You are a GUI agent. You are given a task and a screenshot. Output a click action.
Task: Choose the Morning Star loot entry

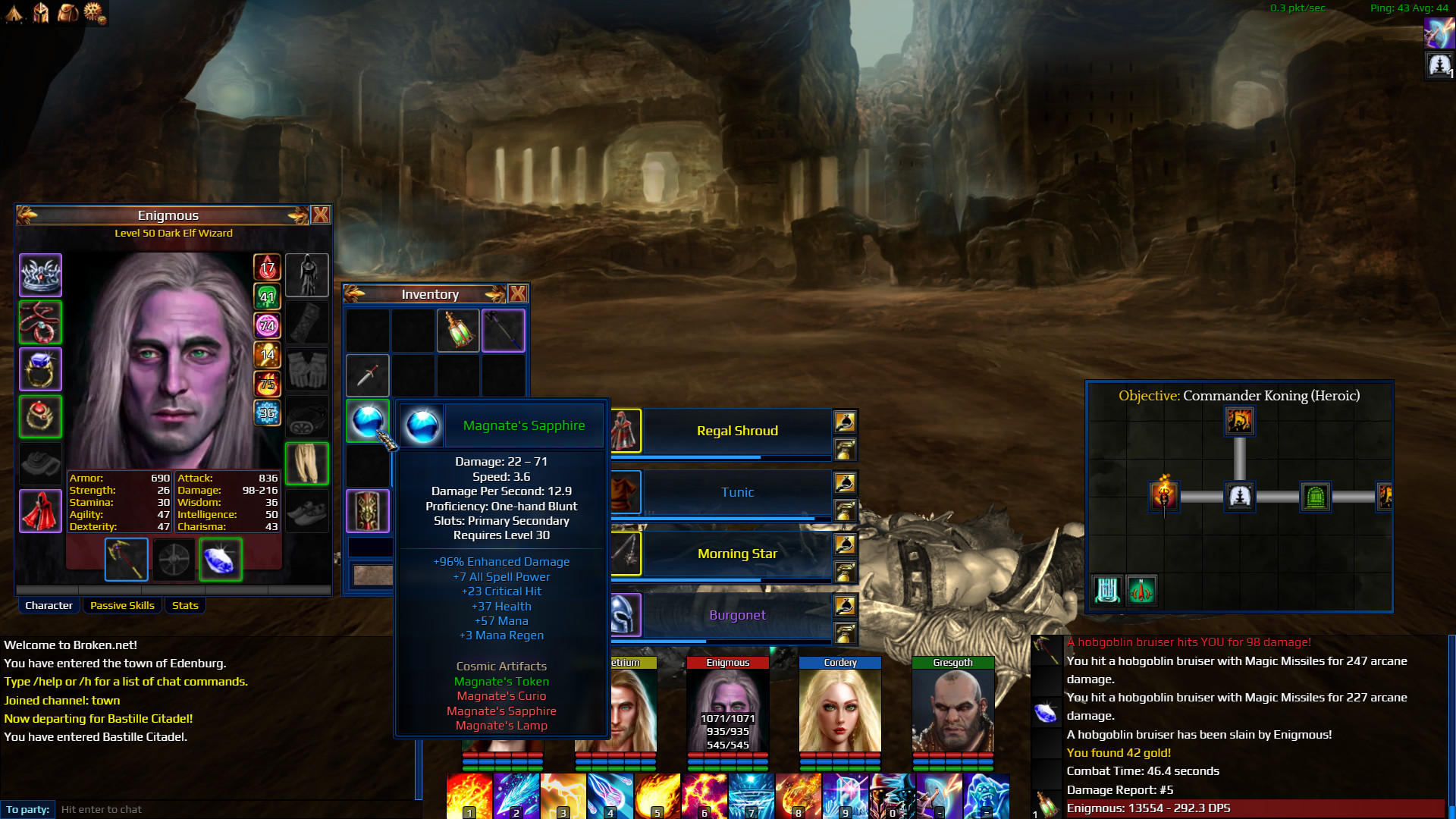tap(737, 554)
